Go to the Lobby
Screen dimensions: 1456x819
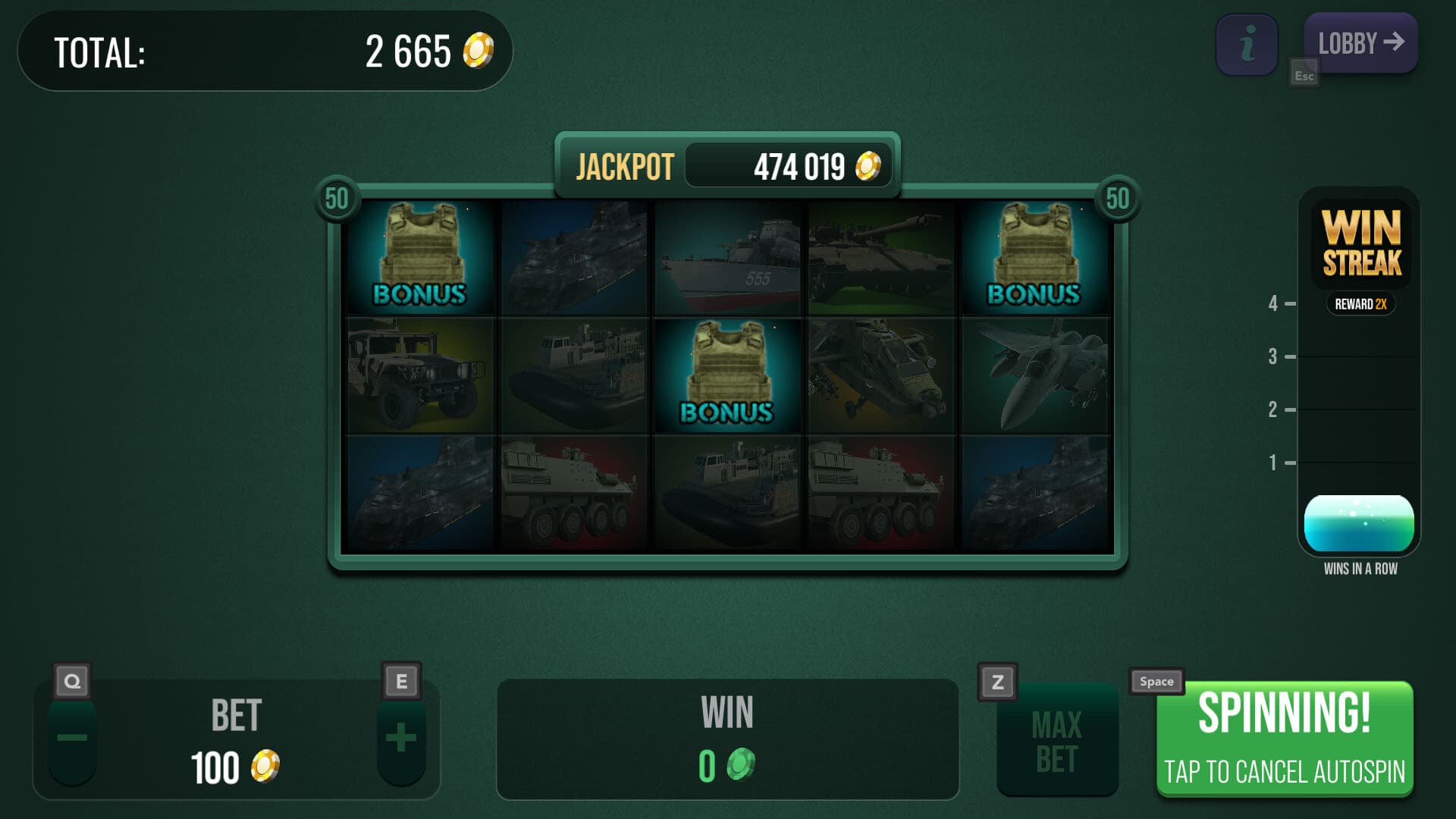coord(1360,43)
